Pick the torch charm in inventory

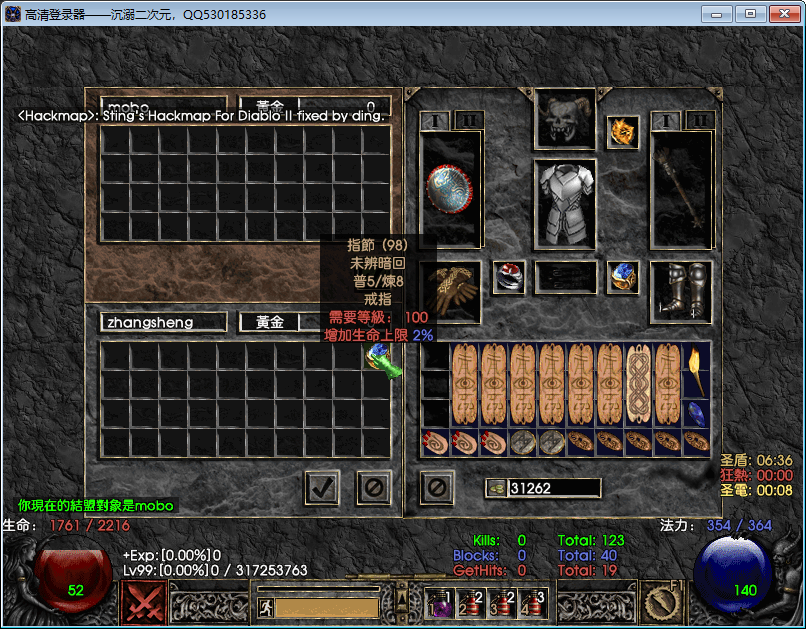pyautogui.click(x=697, y=371)
